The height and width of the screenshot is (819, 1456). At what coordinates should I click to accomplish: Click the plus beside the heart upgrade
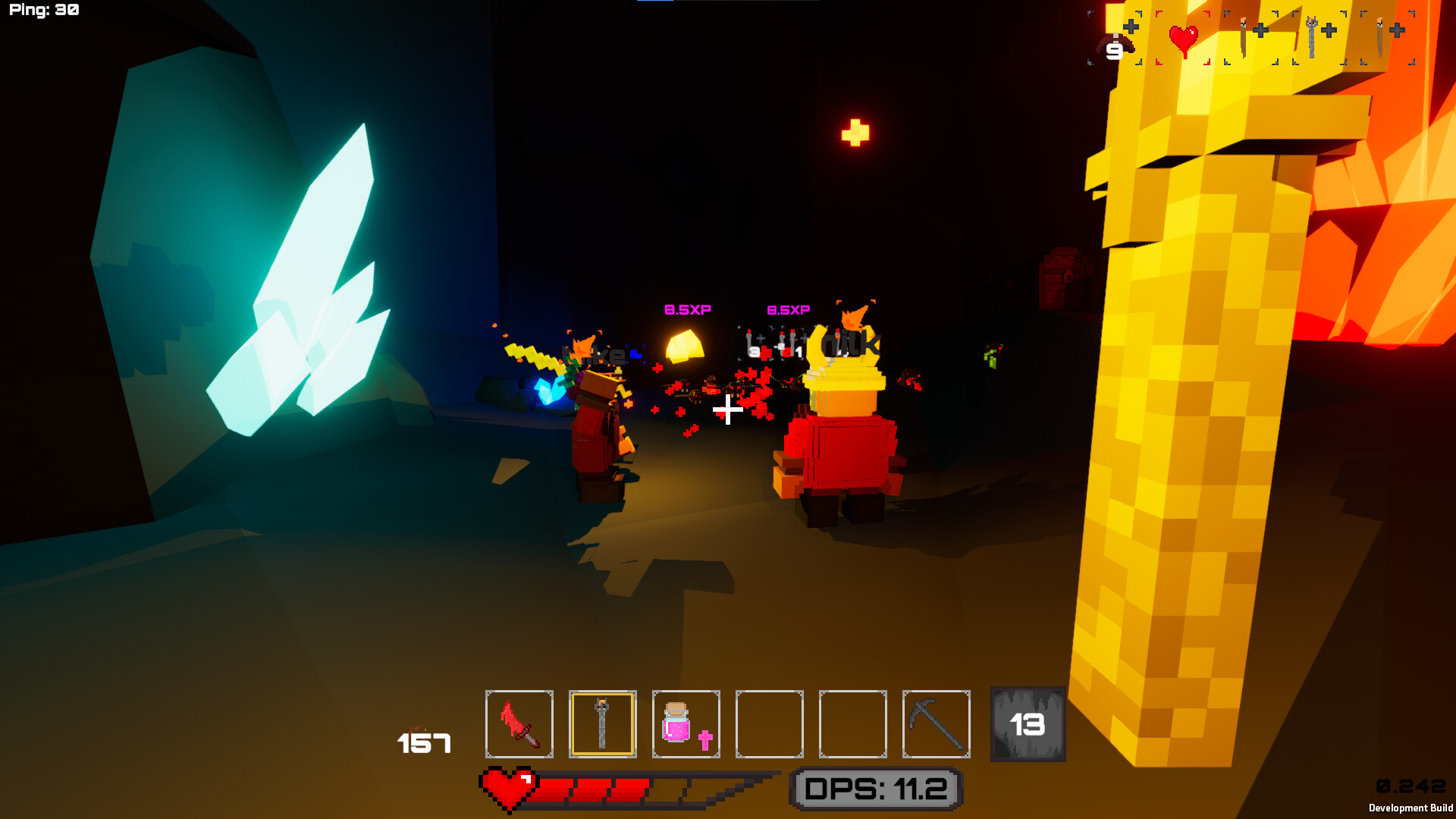pyautogui.click(x=1130, y=28)
